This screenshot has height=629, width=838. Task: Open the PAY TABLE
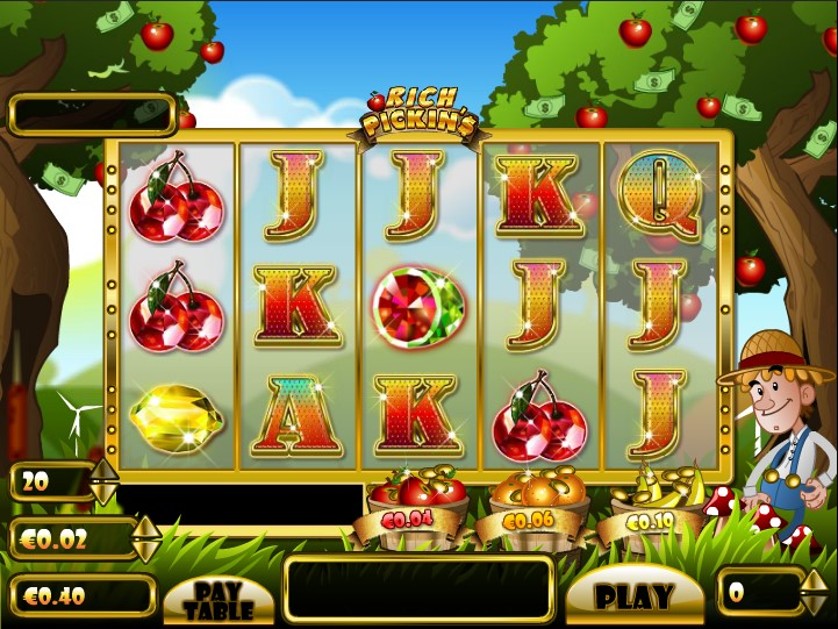pyautogui.click(x=218, y=599)
